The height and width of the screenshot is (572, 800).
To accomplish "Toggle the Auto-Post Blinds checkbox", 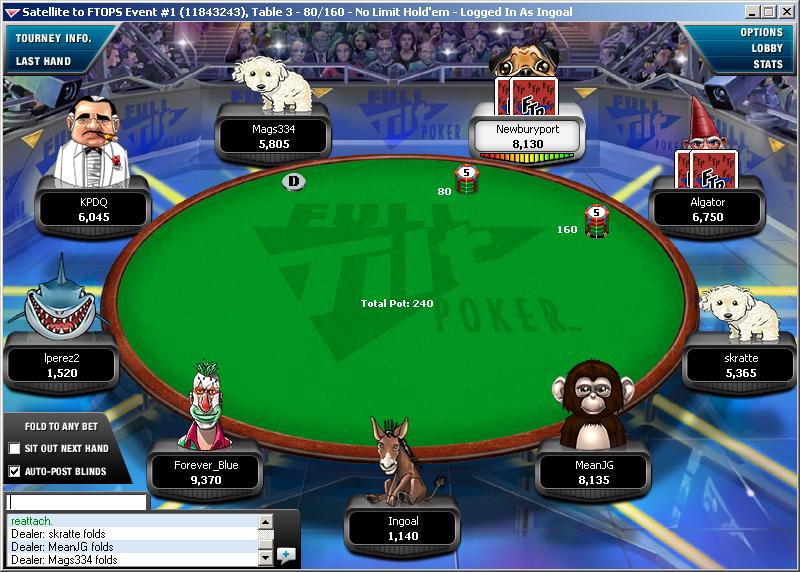I will click(x=14, y=471).
